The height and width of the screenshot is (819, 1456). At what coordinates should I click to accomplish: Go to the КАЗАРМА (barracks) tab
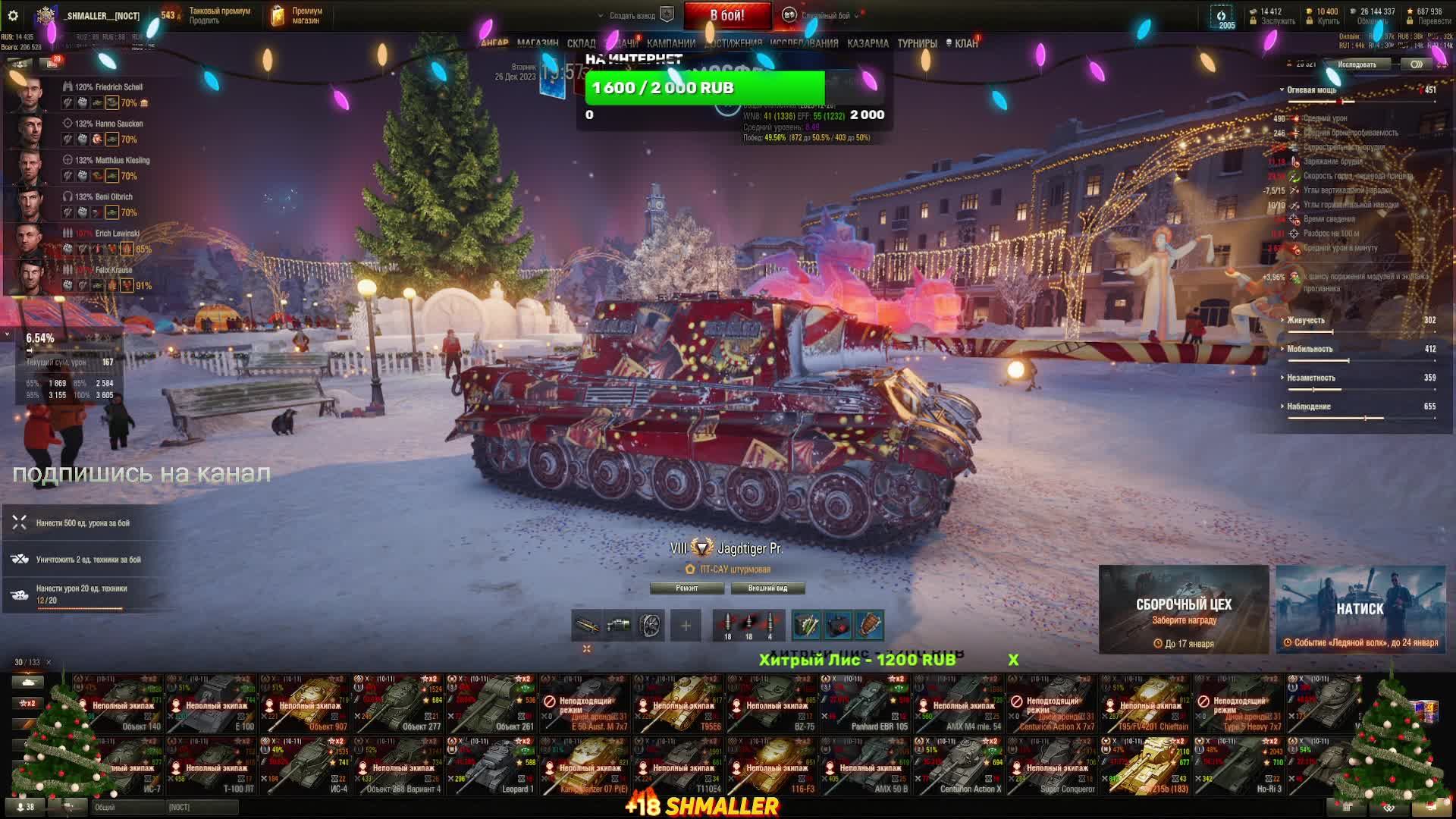click(x=868, y=43)
